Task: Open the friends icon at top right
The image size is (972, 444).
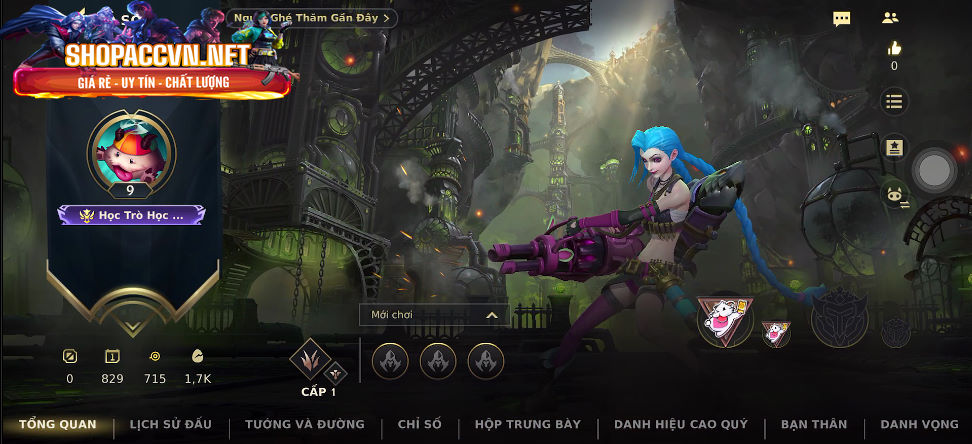Action: pyautogui.click(x=890, y=18)
